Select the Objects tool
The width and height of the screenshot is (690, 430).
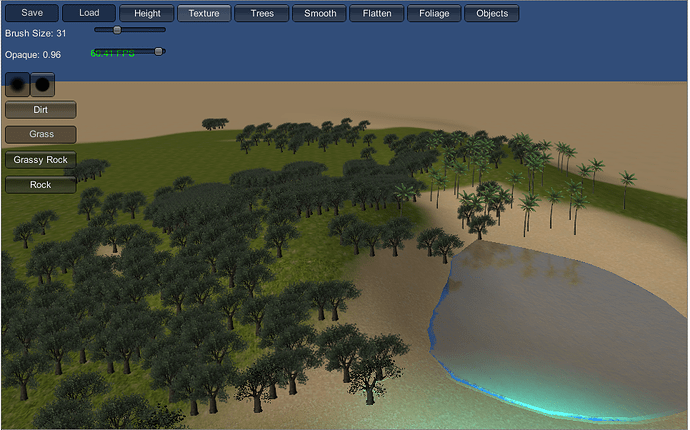point(492,14)
